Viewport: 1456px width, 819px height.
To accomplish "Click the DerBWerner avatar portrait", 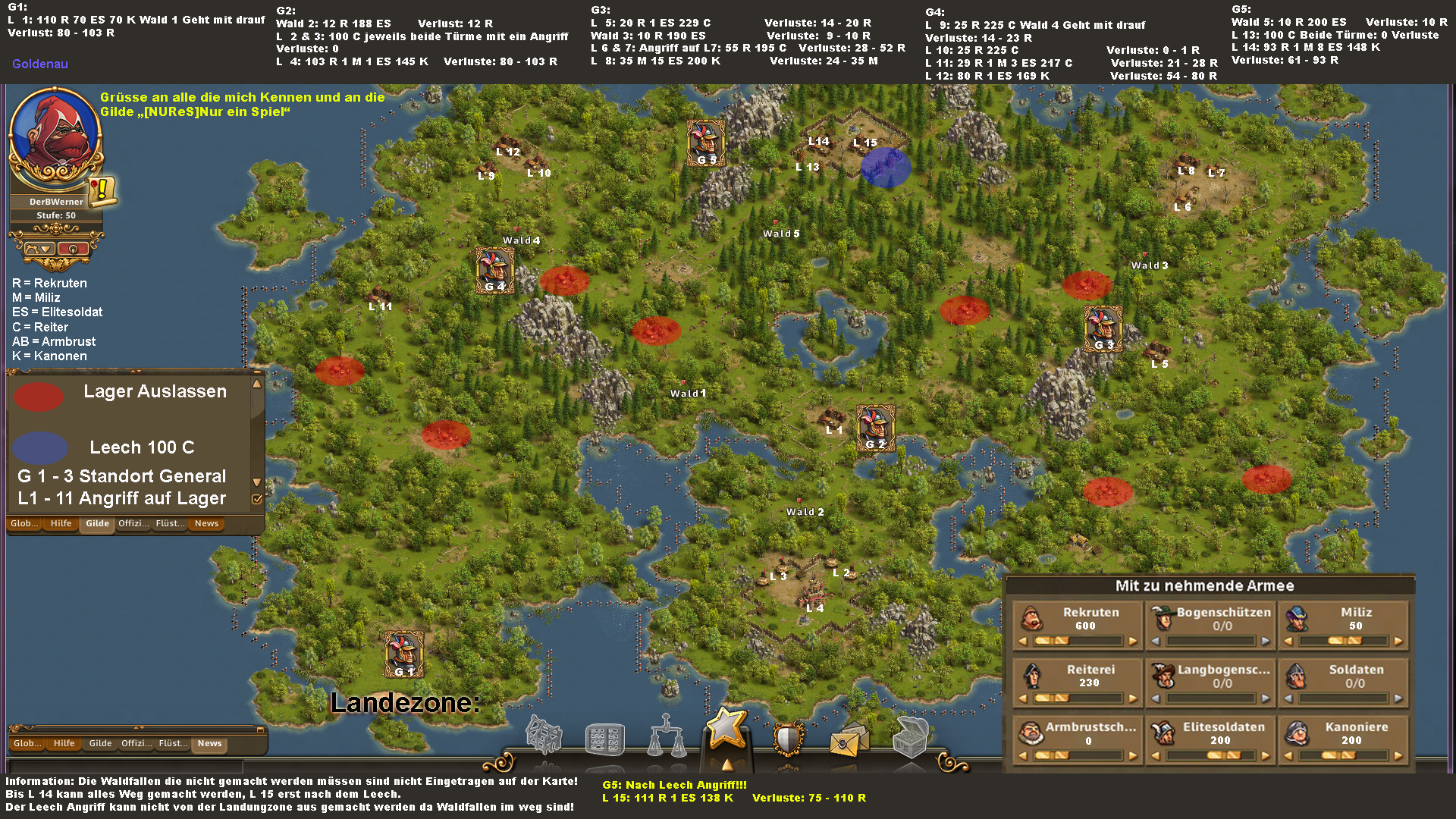I will point(55,138).
